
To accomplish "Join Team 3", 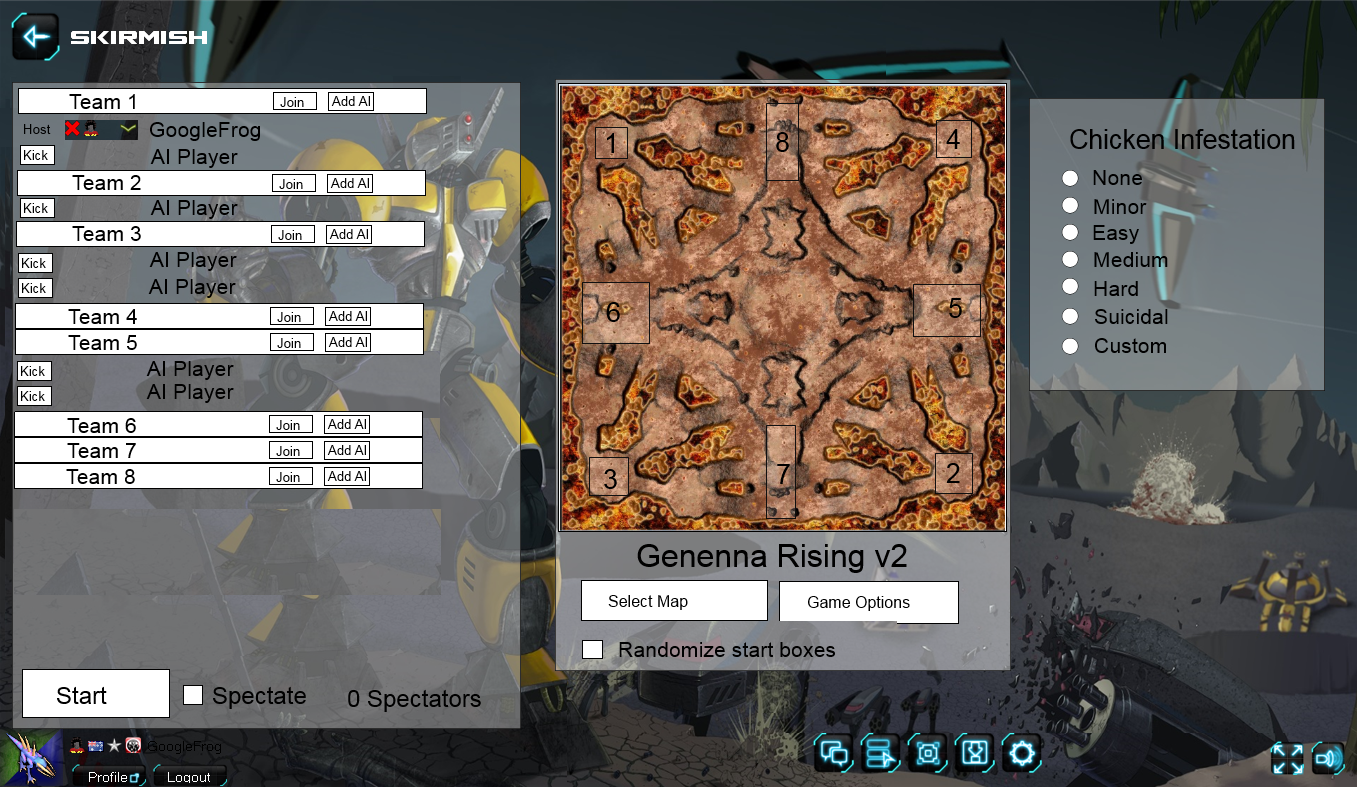I will tap(291, 234).
